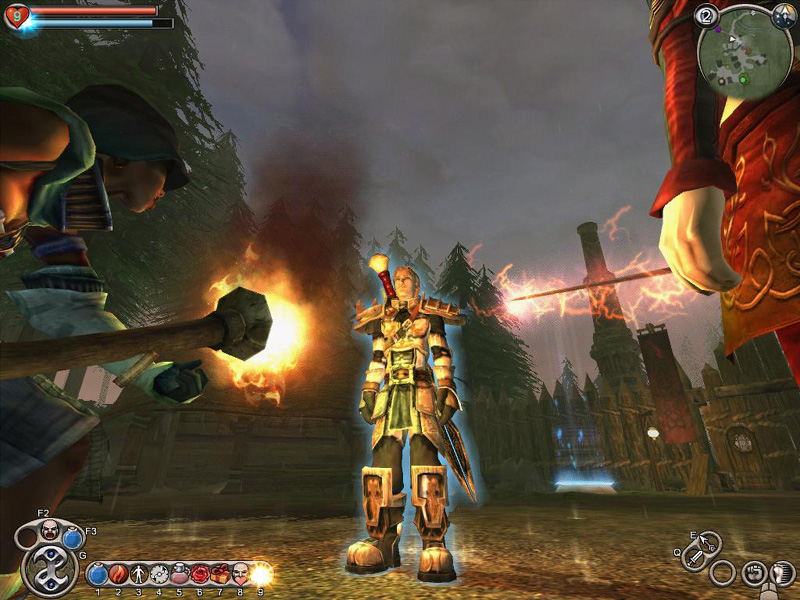Equip the sword melee weapon icon
The image size is (800, 600).
click(694, 558)
